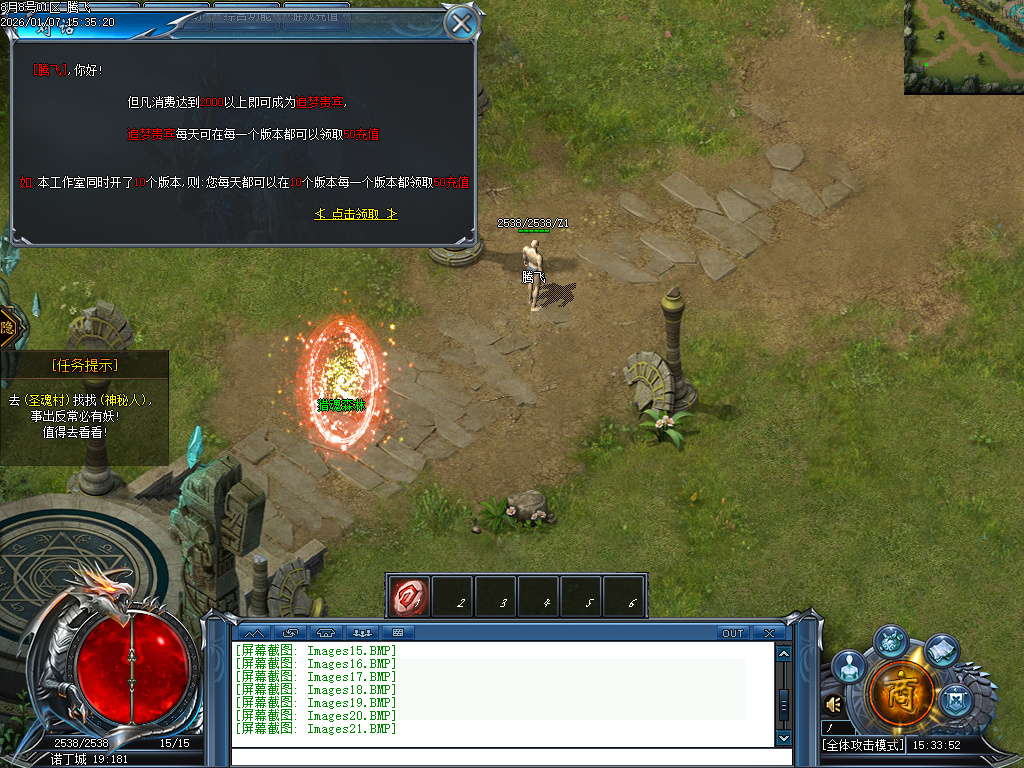Select the red rune in hotbar slot 1

409,595
